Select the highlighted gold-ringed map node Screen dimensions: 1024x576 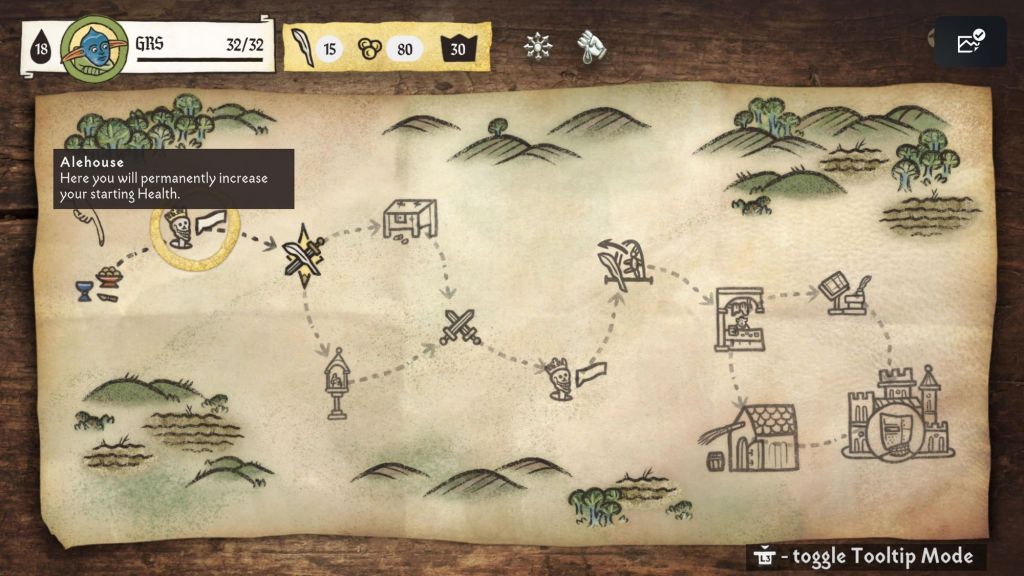click(195, 232)
